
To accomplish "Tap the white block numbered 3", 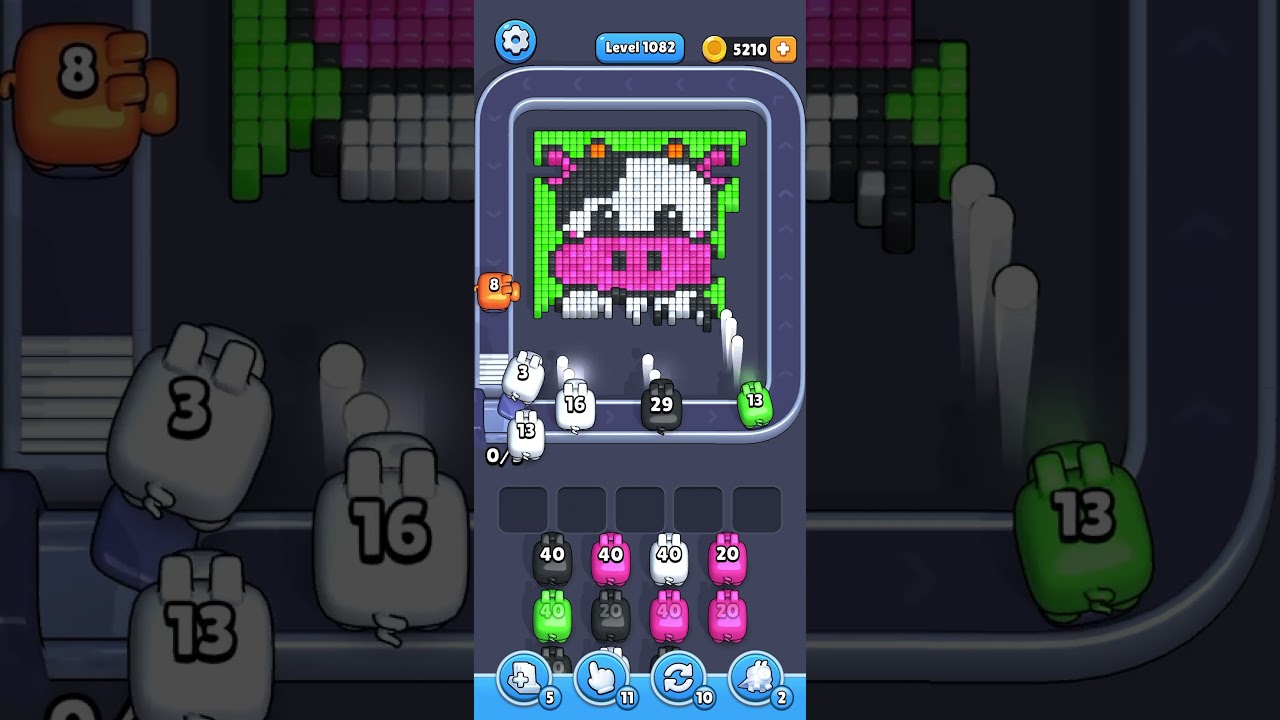I will [x=523, y=376].
